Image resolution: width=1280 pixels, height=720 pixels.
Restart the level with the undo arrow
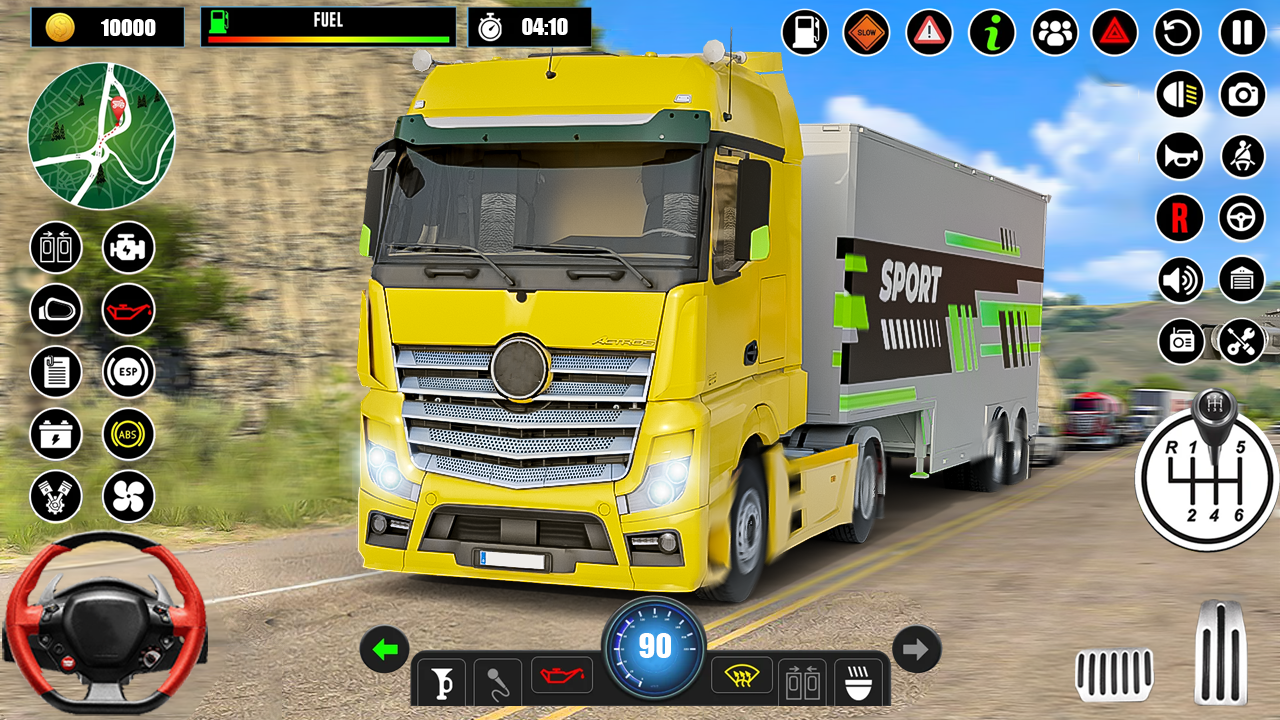[x=1176, y=32]
